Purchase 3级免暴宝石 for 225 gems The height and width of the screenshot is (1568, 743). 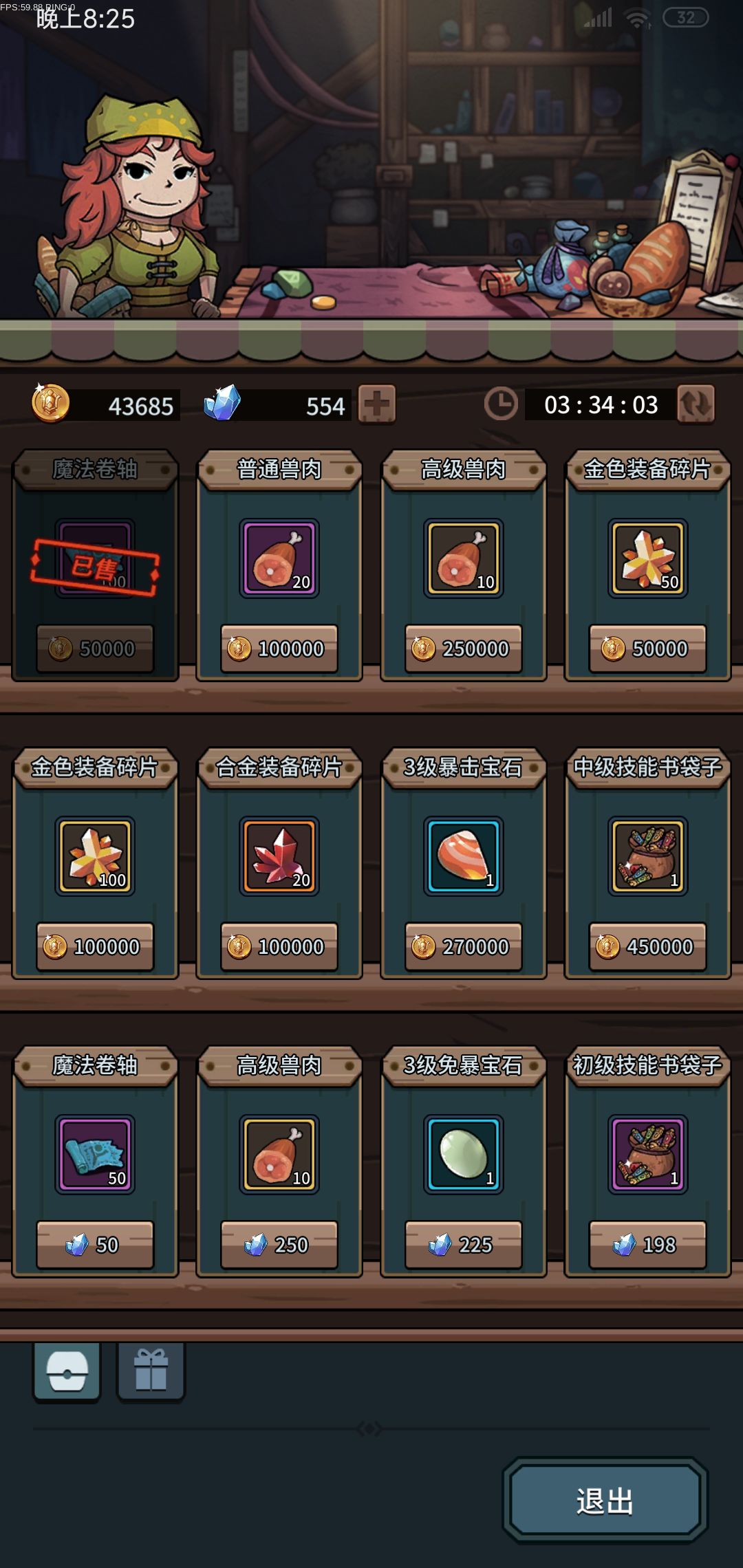[x=464, y=1245]
